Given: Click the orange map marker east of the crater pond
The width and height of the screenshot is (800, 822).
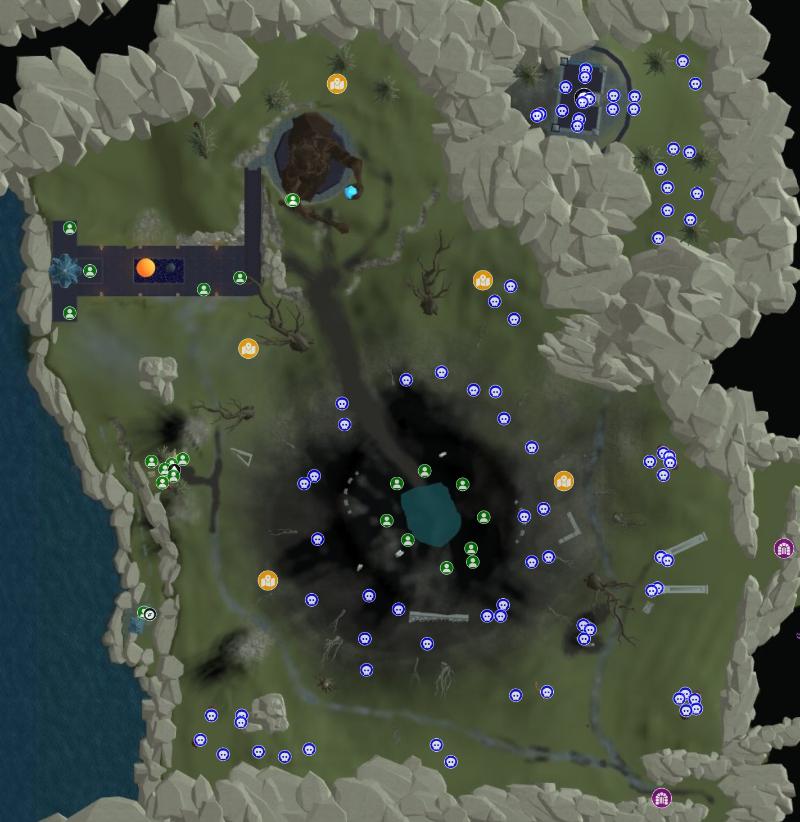Looking at the screenshot, I should pyautogui.click(x=564, y=481).
